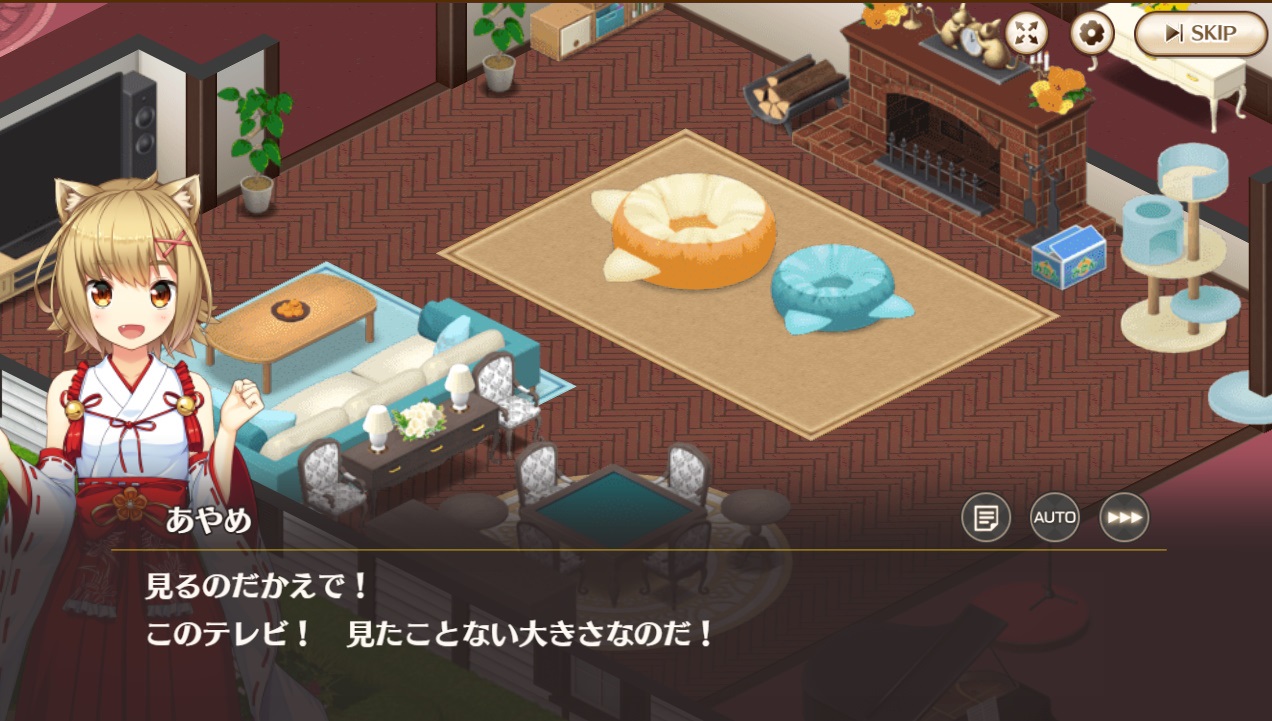Open the dialogue log
1272x721 pixels.
[986, 518]
